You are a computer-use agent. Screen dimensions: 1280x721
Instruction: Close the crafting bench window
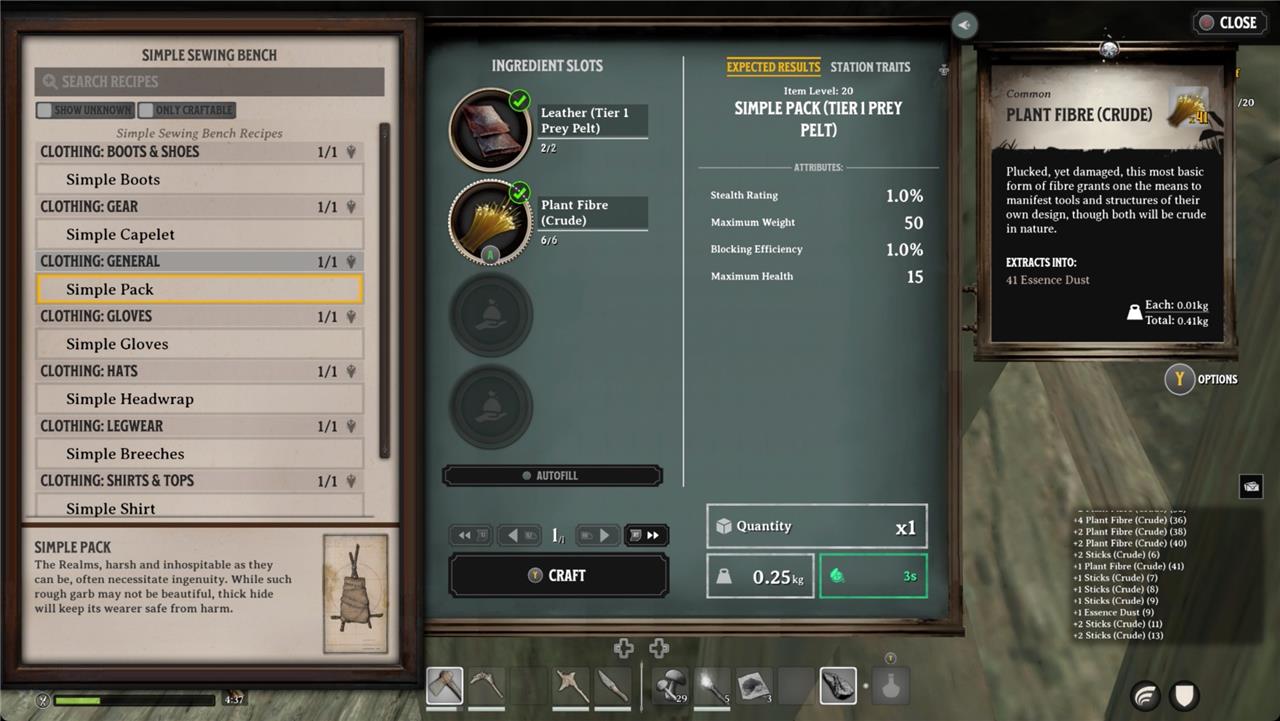(x=1227, y=23)
